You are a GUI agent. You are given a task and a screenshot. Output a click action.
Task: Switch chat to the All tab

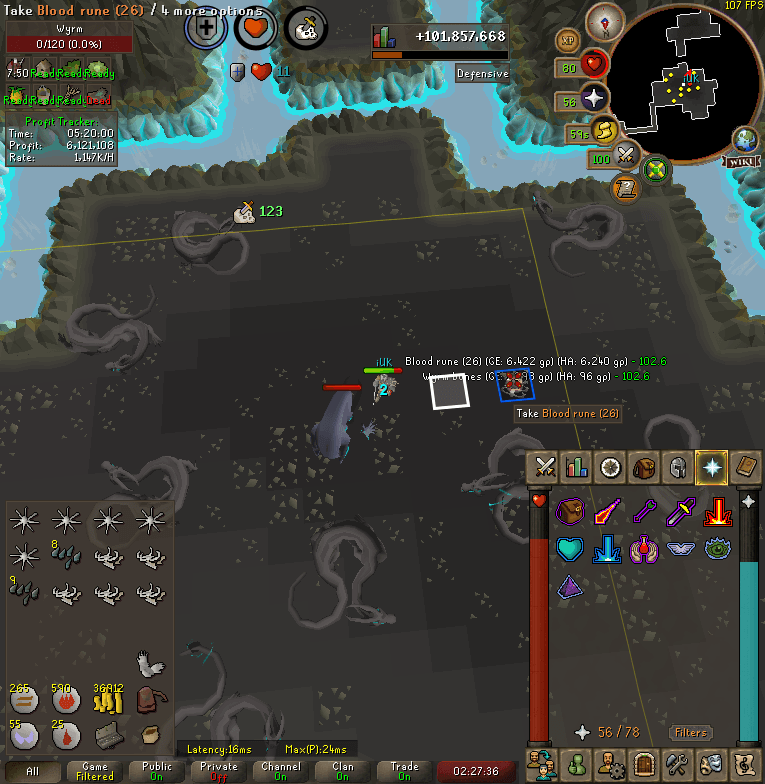point(33,771)
